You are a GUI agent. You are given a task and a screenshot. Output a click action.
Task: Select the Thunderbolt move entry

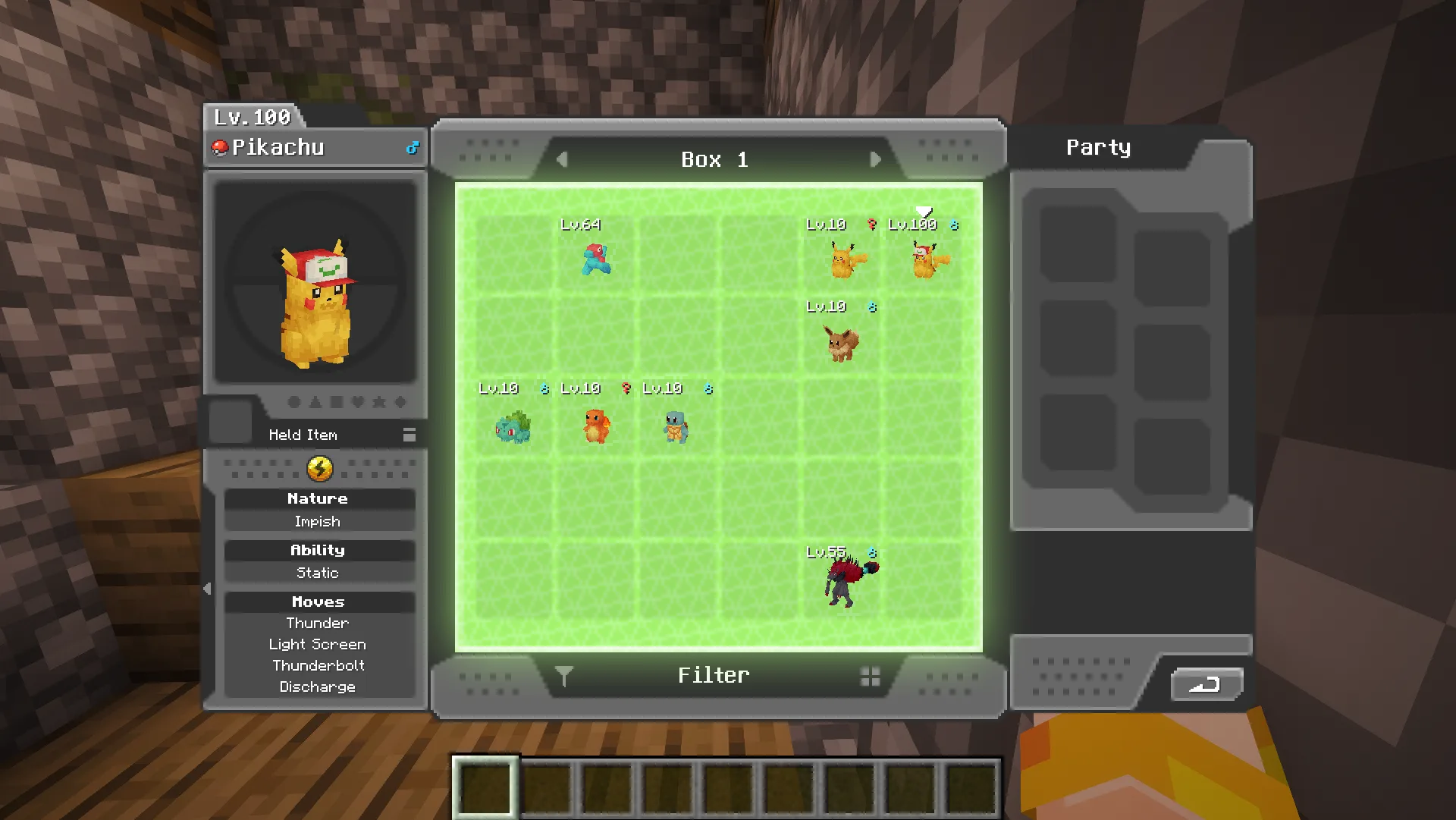[318, 665]
